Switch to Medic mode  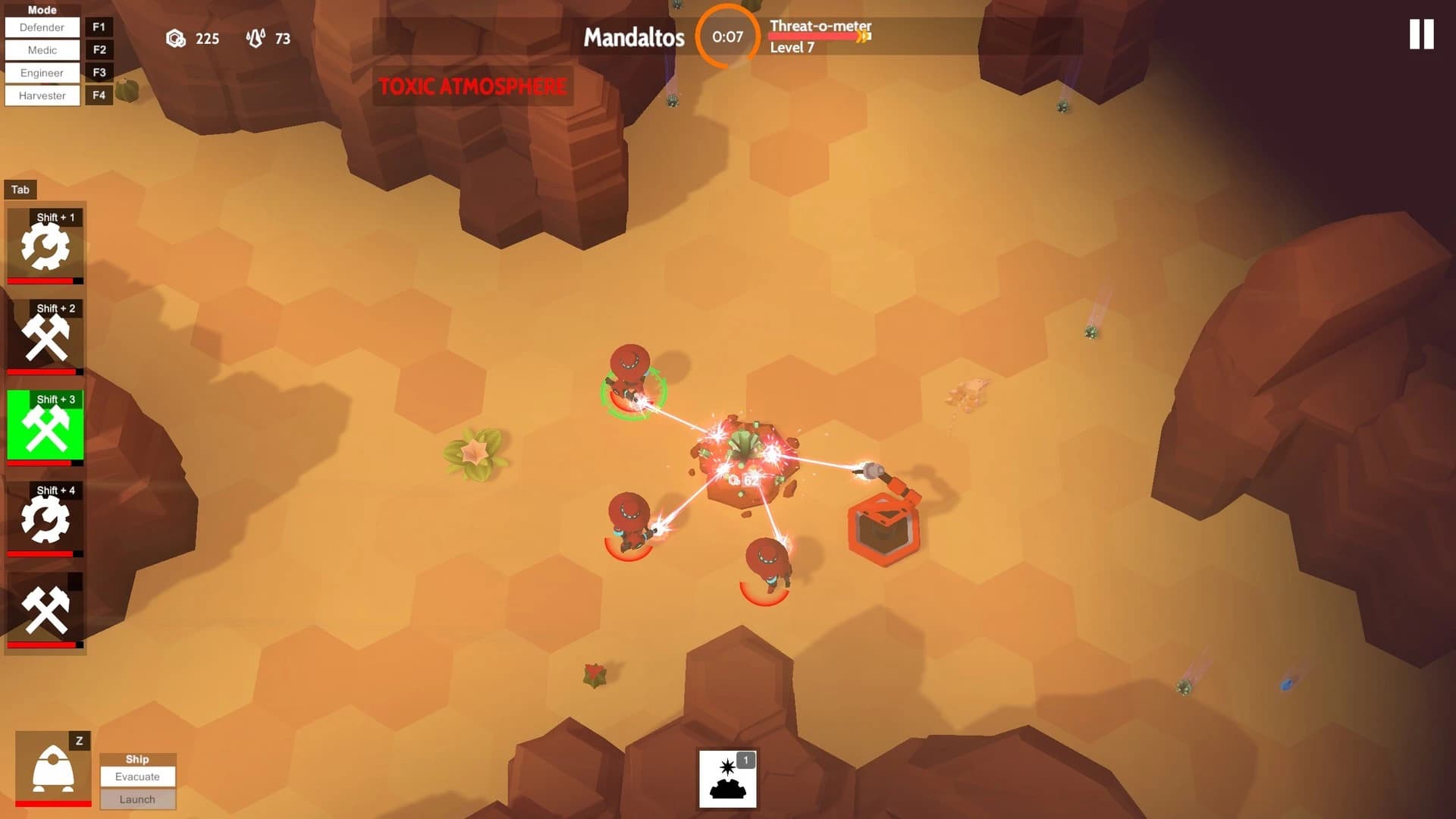click(x=42, y=50)
